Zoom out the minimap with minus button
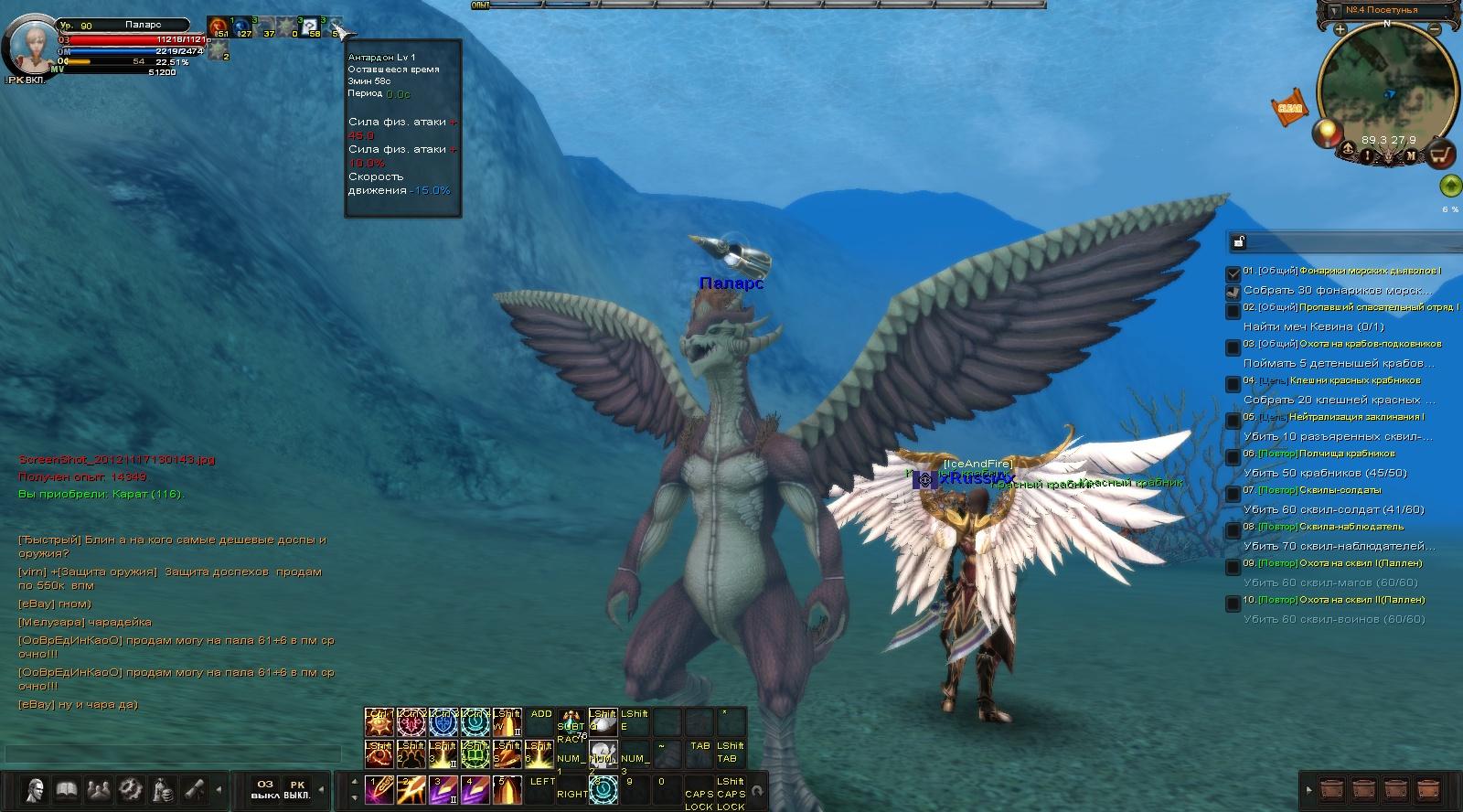The height and width of the screenshot is (812, 1463). coord(1436,30)
